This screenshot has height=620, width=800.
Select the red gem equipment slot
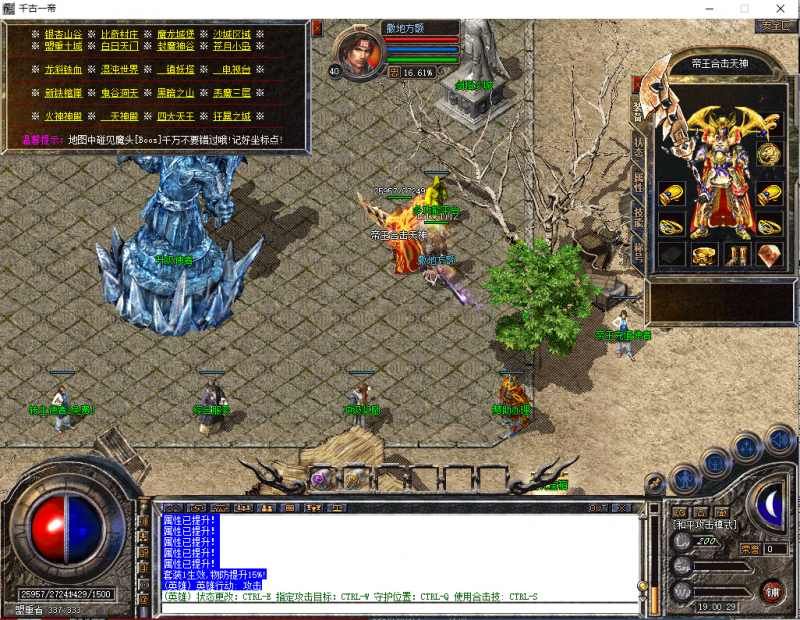769,254
